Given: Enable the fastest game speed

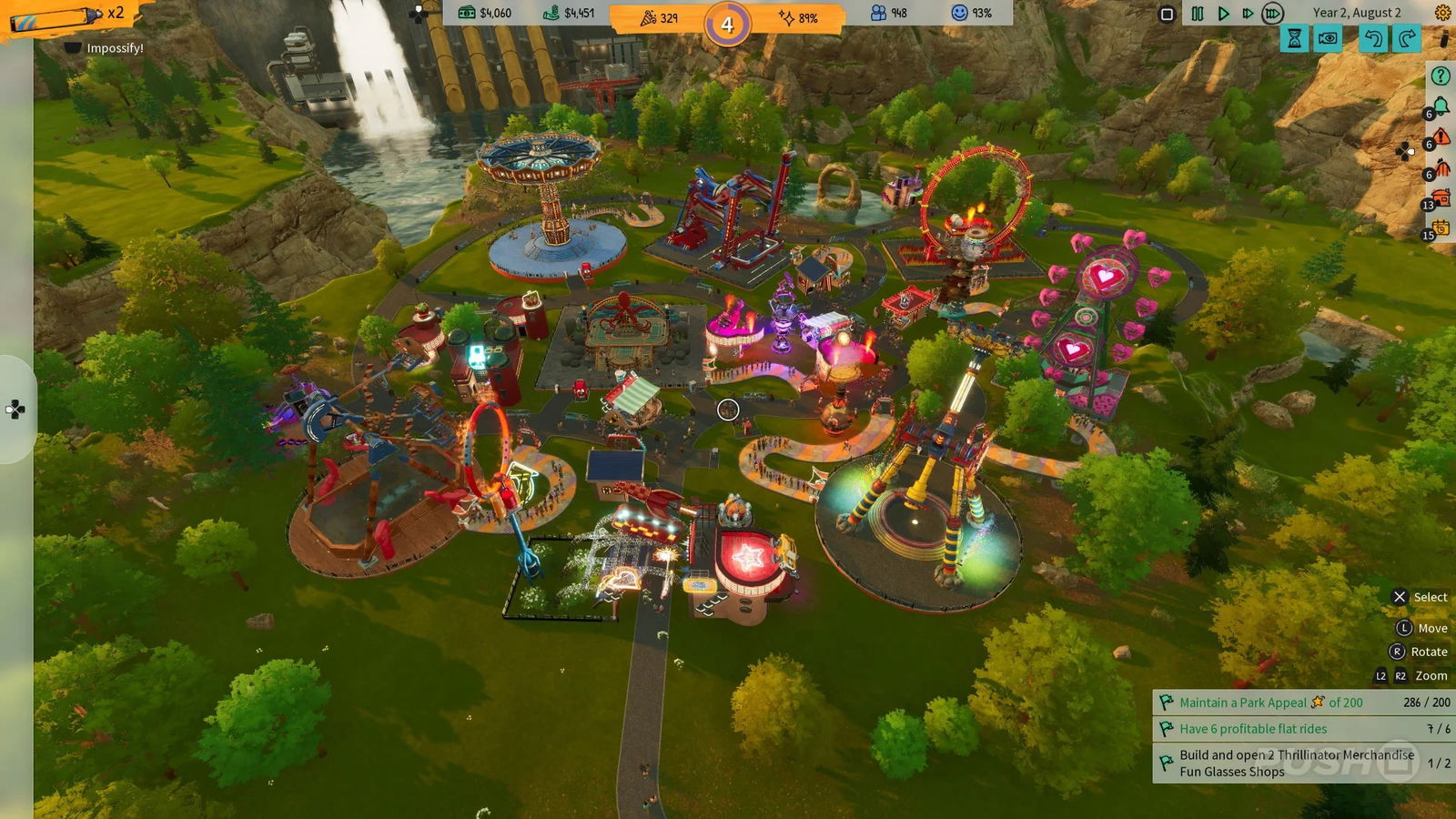Looking at the screenshot, I should pos(1270,13).
